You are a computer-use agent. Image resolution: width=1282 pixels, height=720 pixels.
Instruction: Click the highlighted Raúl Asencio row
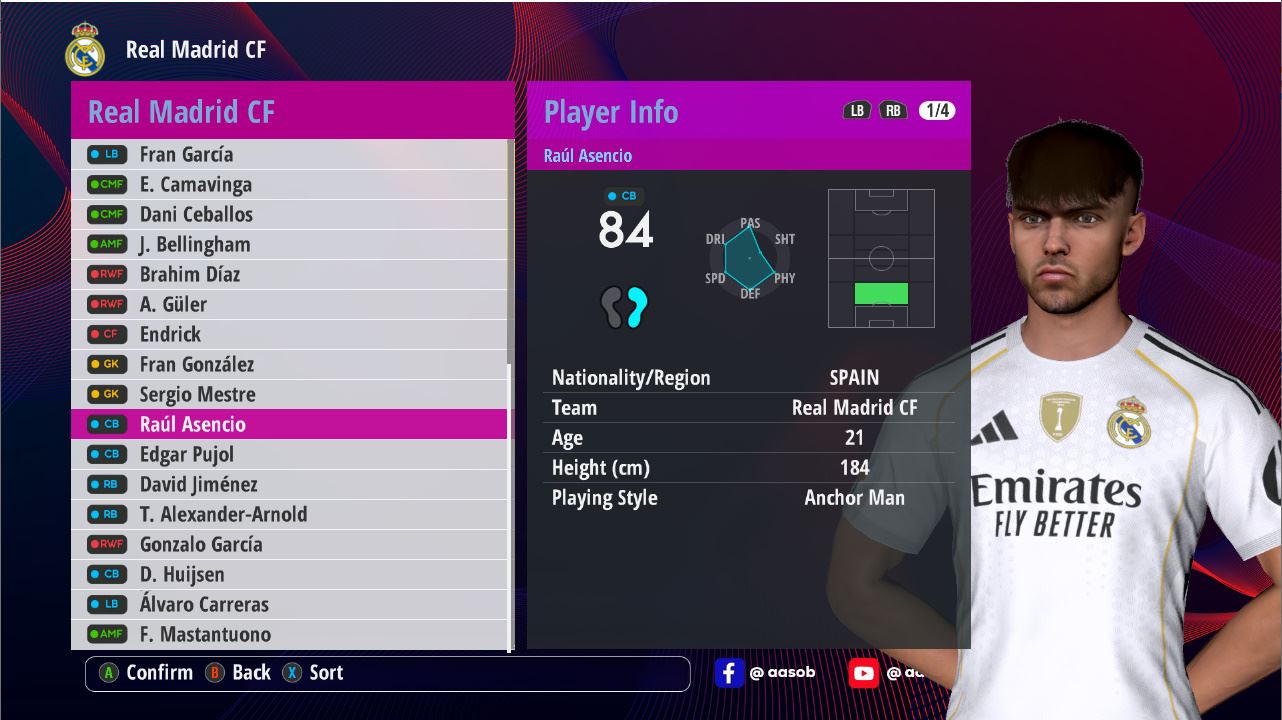click(x=290, y=424)
